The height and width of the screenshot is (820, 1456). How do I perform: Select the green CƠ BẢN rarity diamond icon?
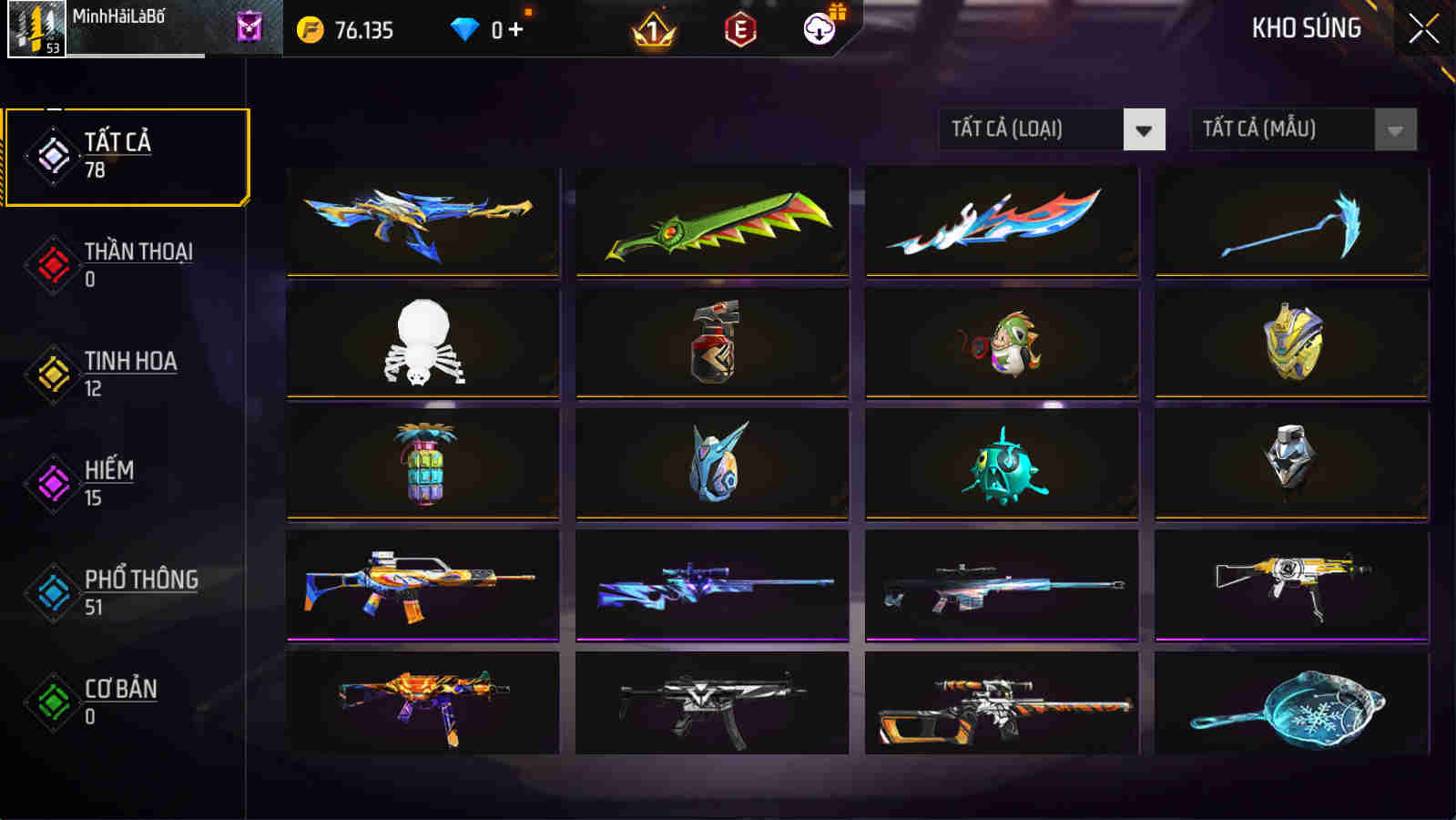(x=53, y=702)
